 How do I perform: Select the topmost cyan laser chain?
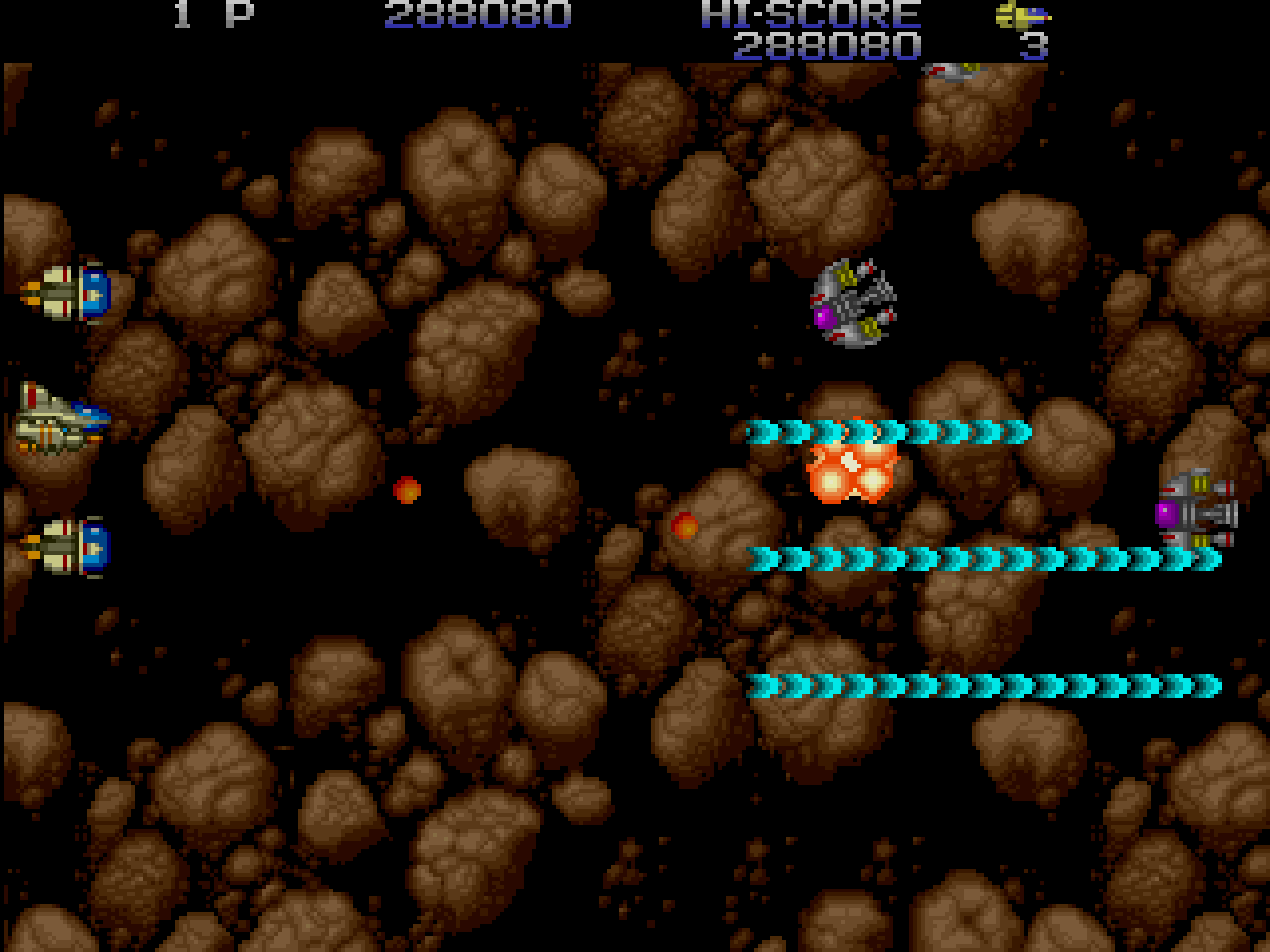[888, 432]
